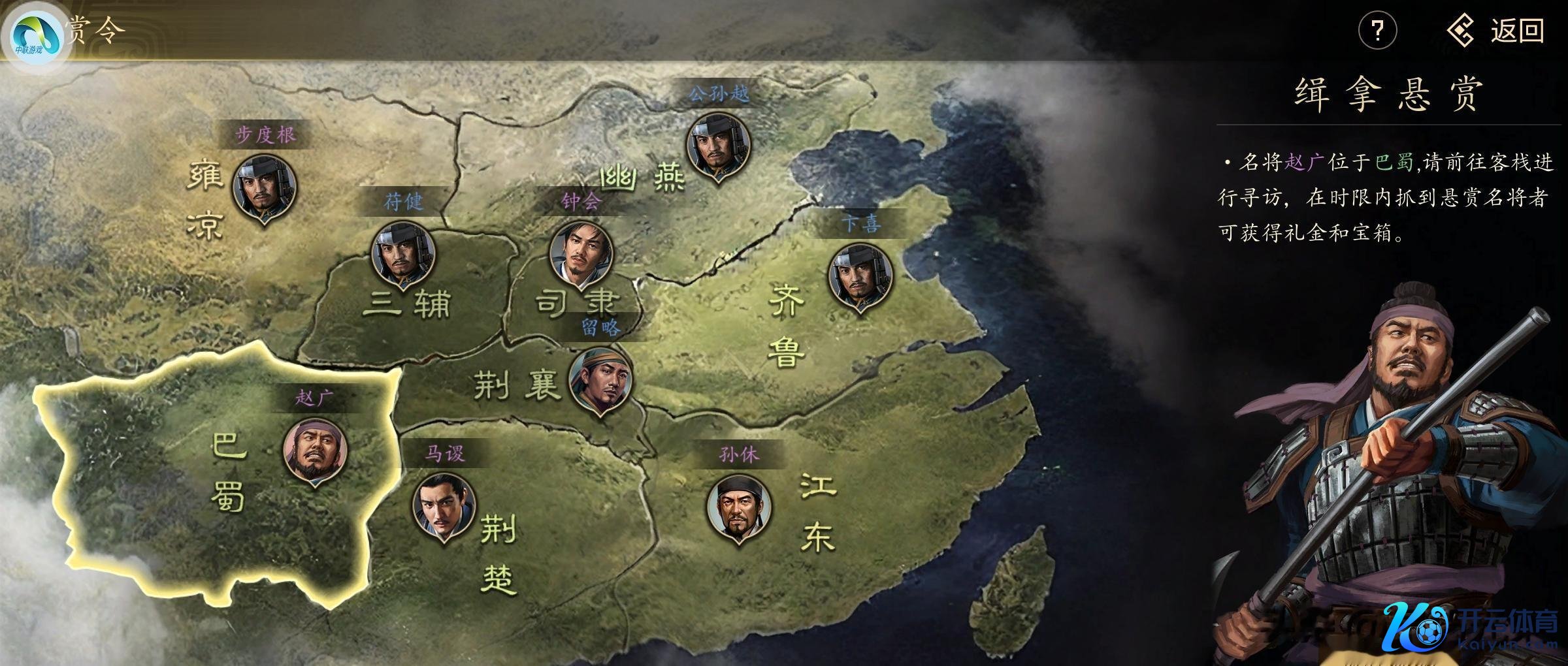This screenshot has height=666, width=1568.
Task: Open the question mark help button
Action: 1377,31
